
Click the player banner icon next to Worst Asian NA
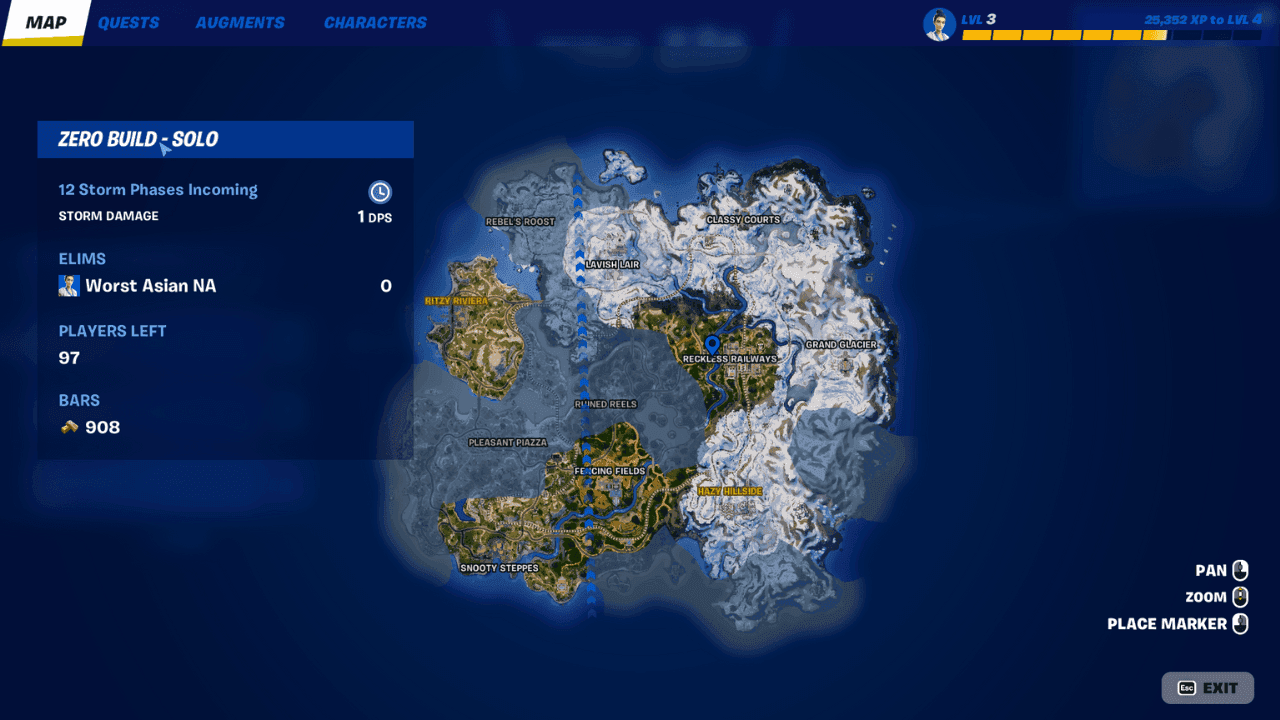[68, 285]
